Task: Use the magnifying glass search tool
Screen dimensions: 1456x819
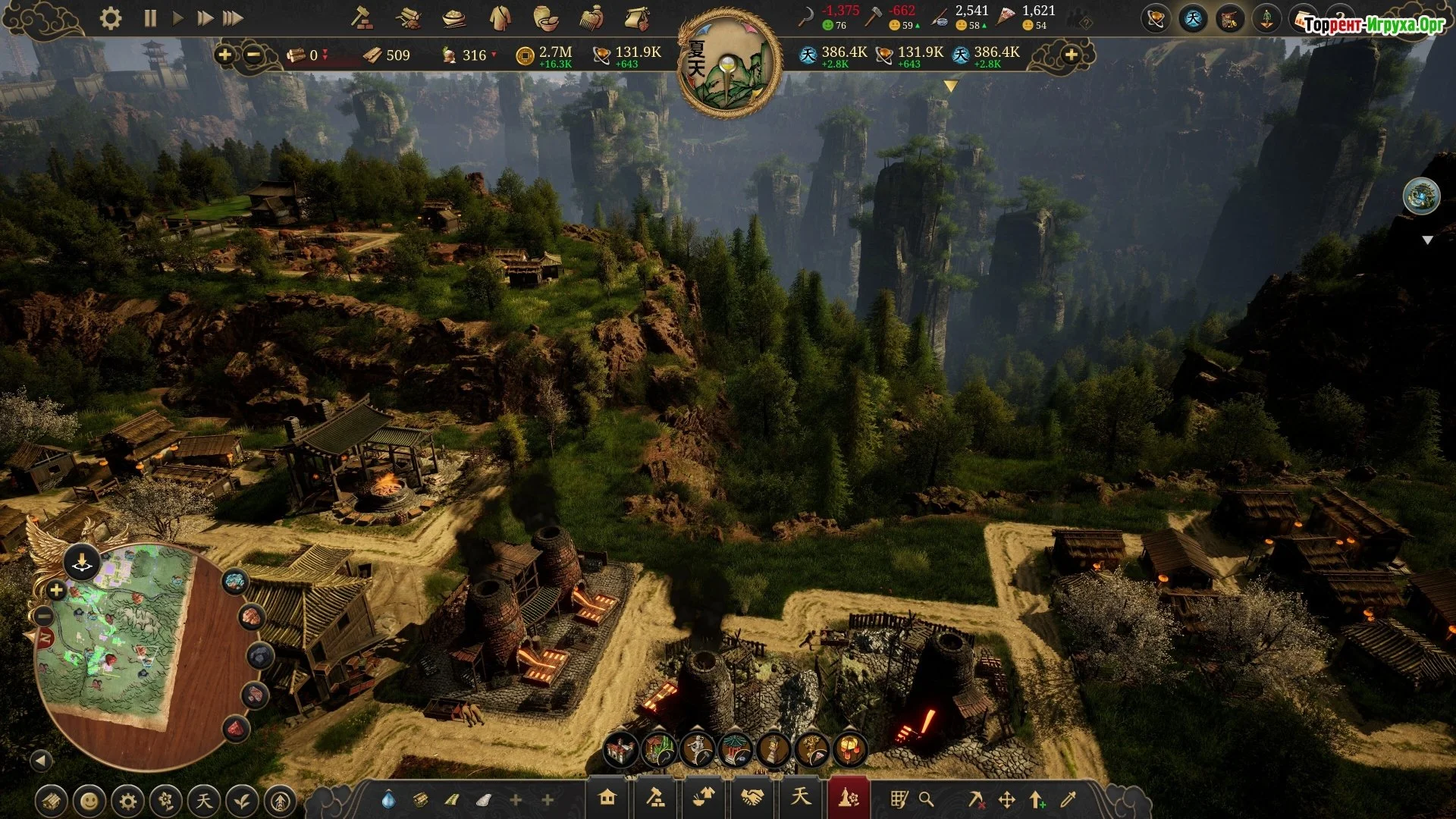Action: pos(926,799)
